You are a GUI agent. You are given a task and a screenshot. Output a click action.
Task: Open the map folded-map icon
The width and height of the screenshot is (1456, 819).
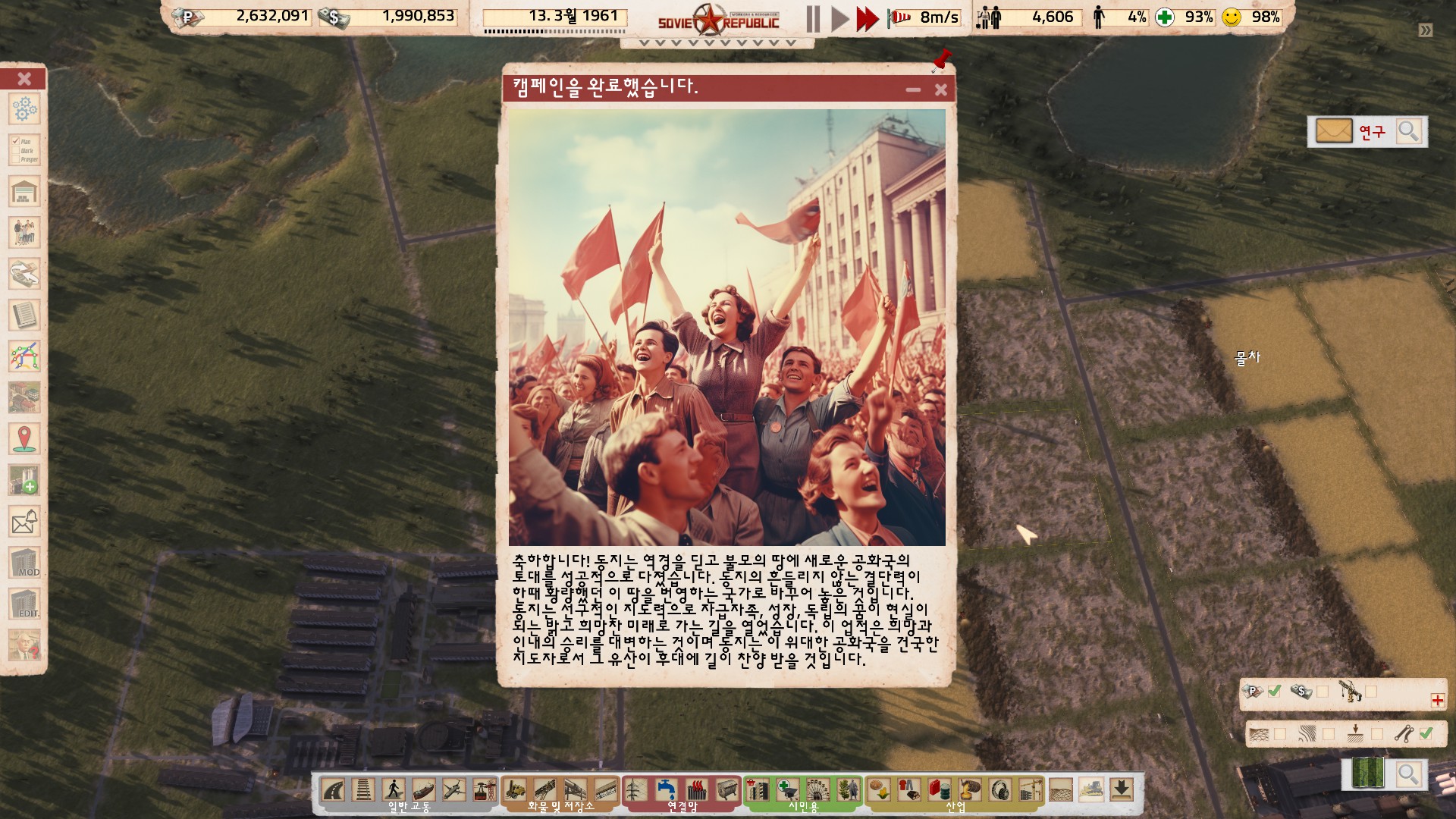point(1368,773)
